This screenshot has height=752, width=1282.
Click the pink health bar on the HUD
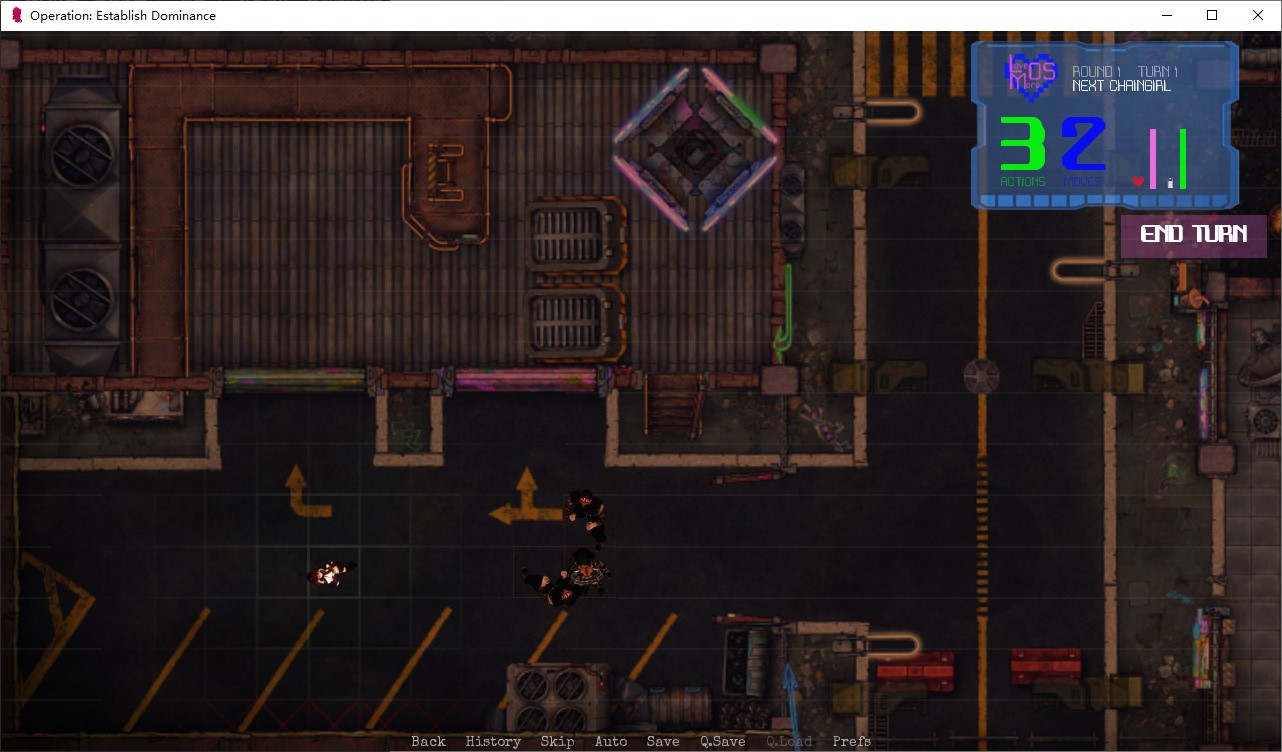[x=1153, y=160]
